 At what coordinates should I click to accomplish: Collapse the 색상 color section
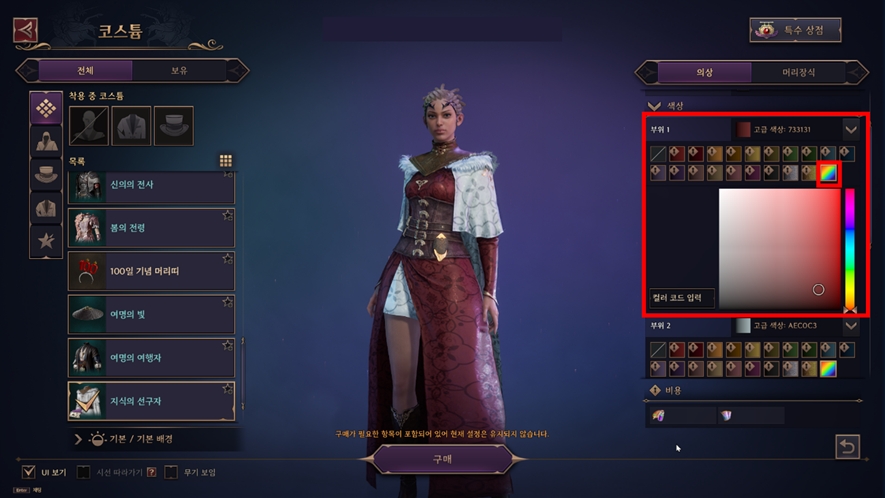(x=655, y=105)
